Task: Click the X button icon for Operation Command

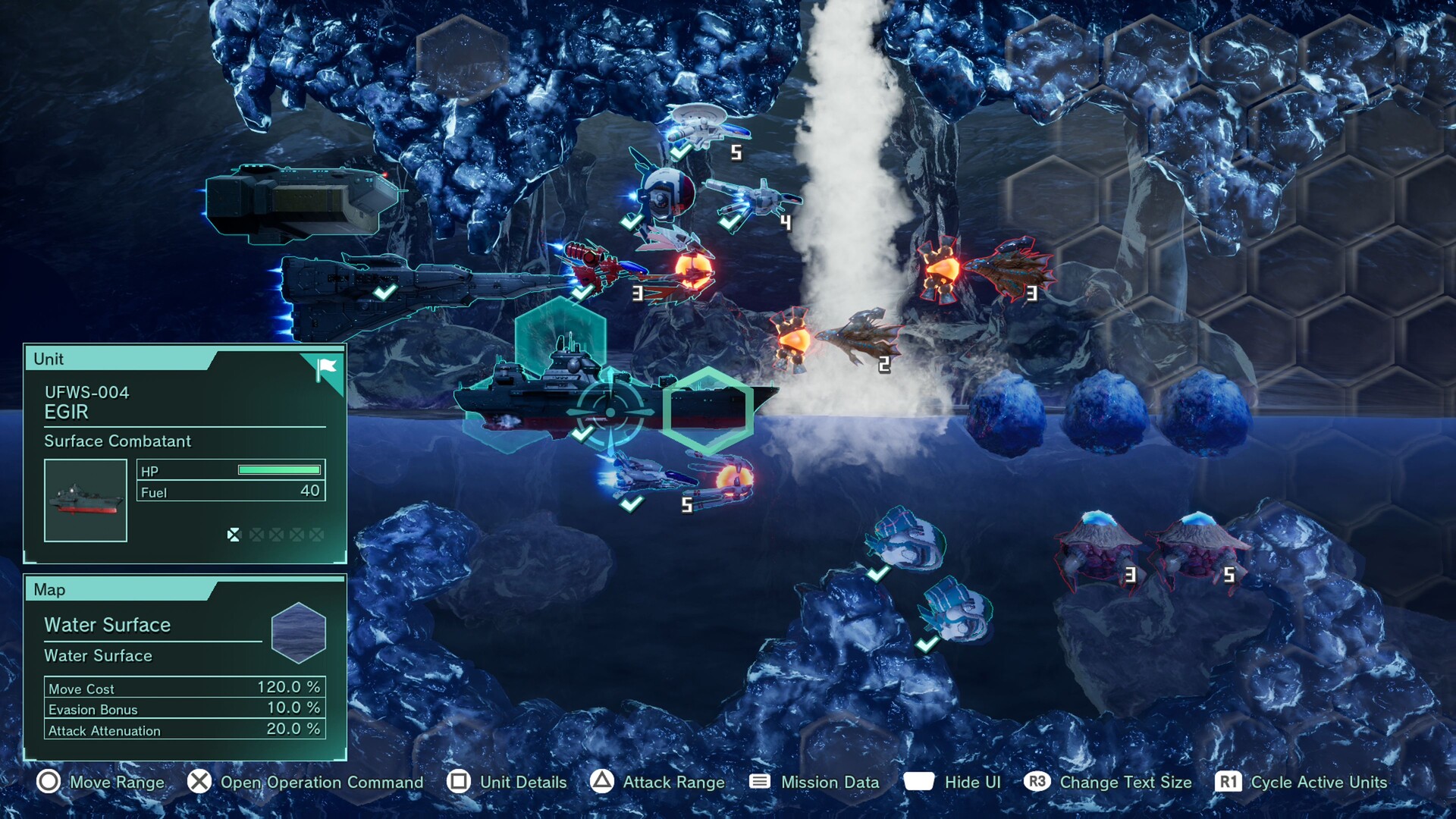Action: 199,782
